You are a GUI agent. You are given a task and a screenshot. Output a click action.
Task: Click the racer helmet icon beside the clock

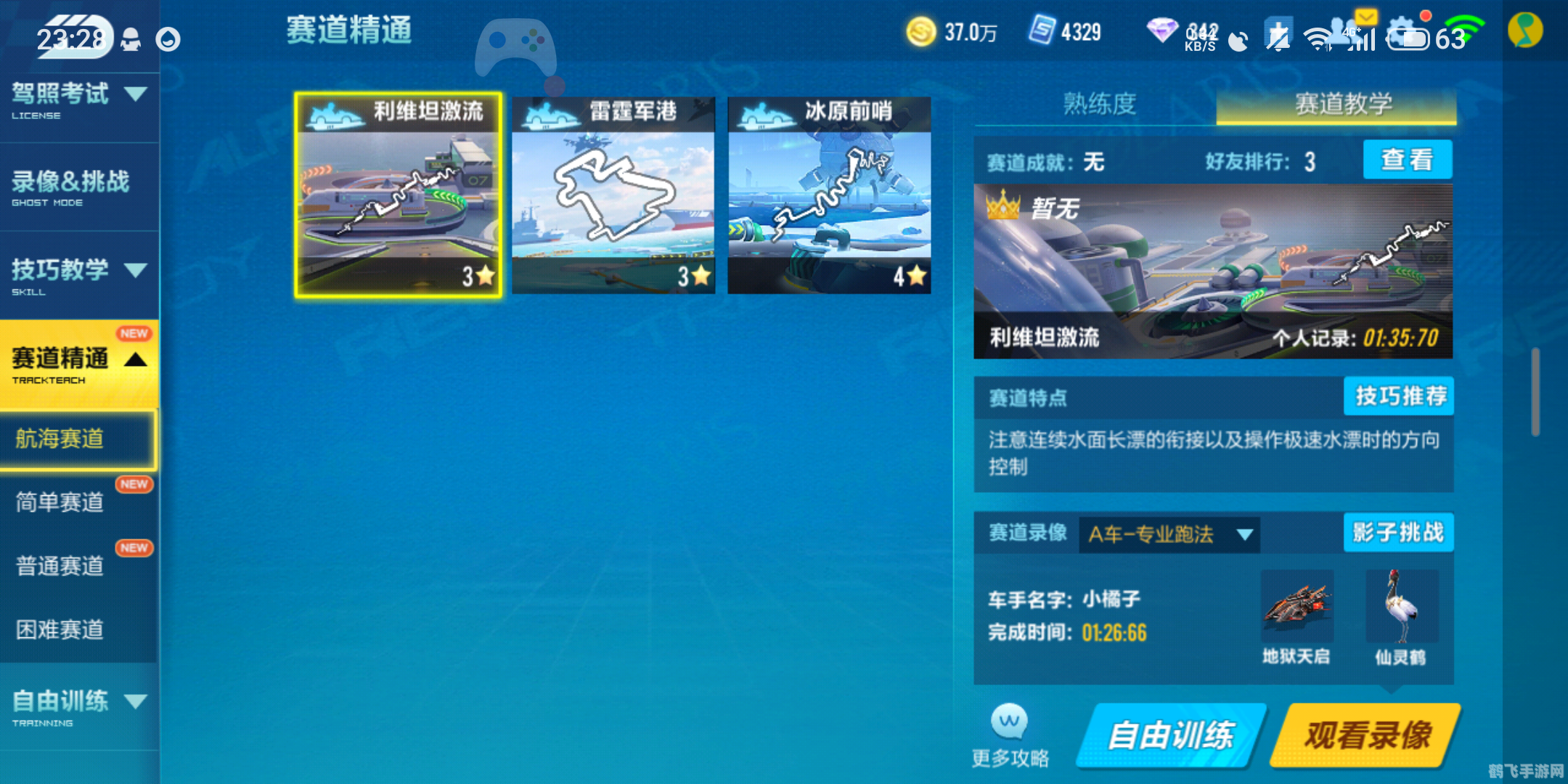click(131, 41)
